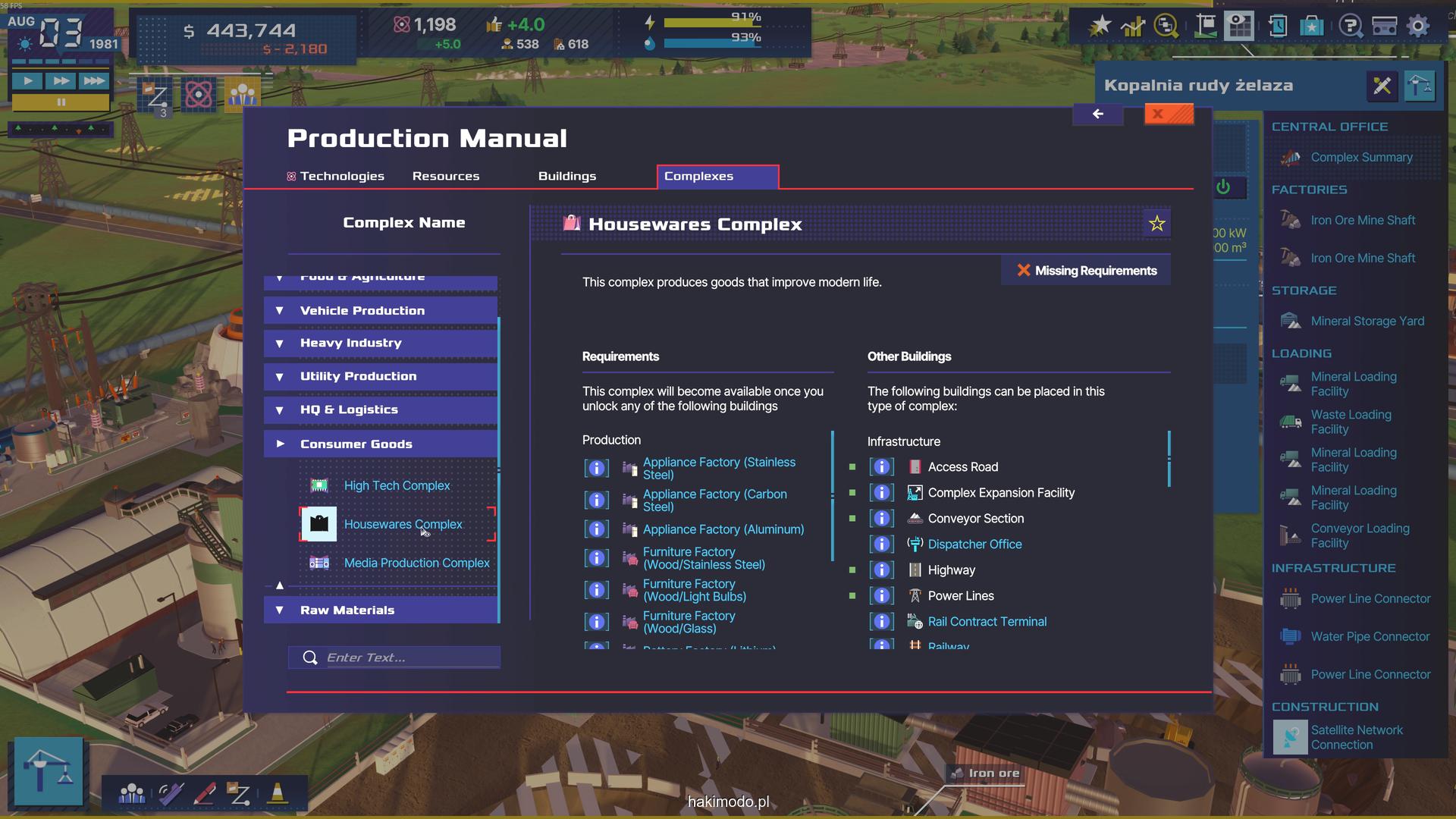Open the settings gear icon
This screenshot has height=819, width=1456.
coord(1418,26)
